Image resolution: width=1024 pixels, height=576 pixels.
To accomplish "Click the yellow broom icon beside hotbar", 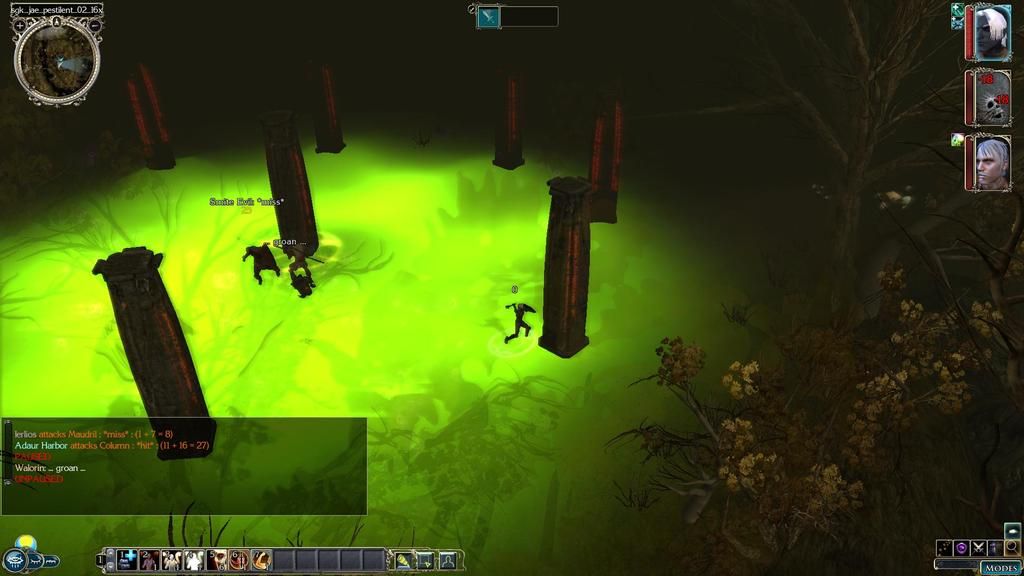I will point(403,560).
